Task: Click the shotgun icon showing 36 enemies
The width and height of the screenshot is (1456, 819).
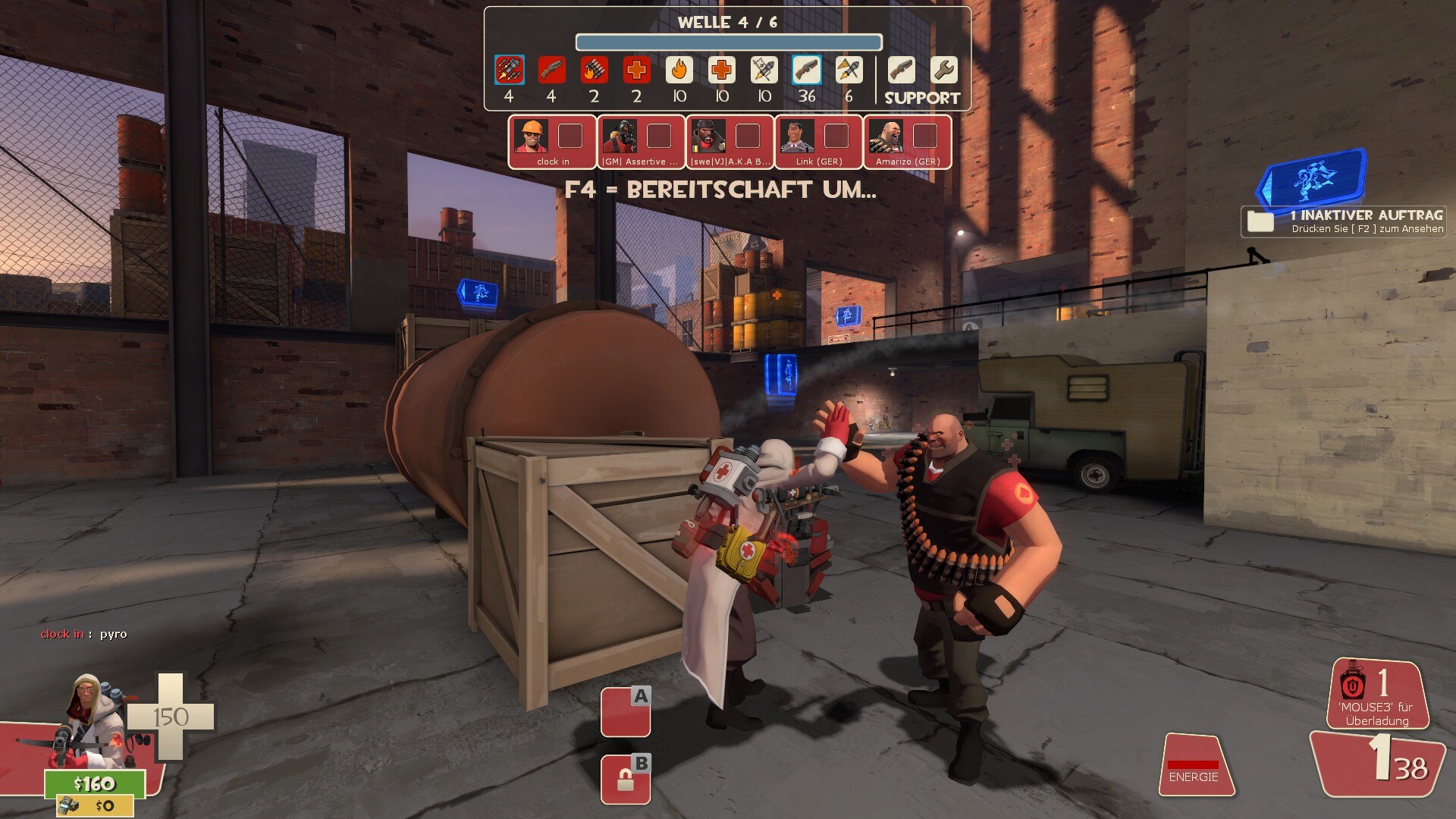Action: point(806,71)
